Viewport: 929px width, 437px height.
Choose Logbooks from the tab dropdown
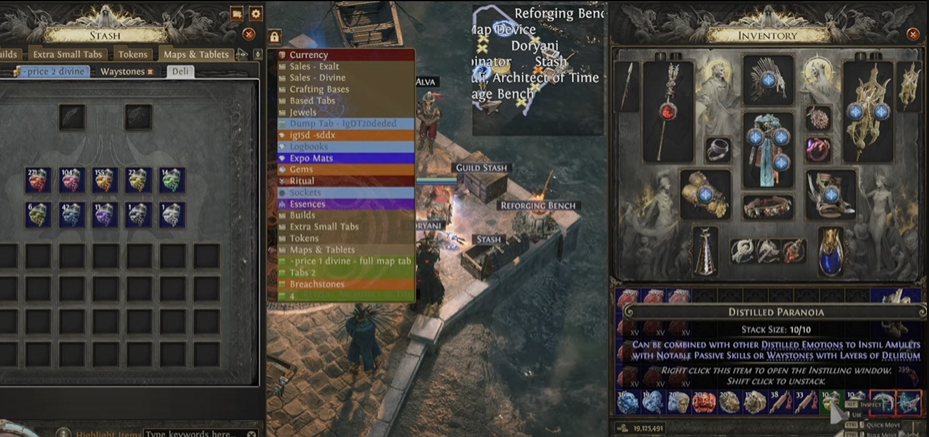click(x=309, y=147)
